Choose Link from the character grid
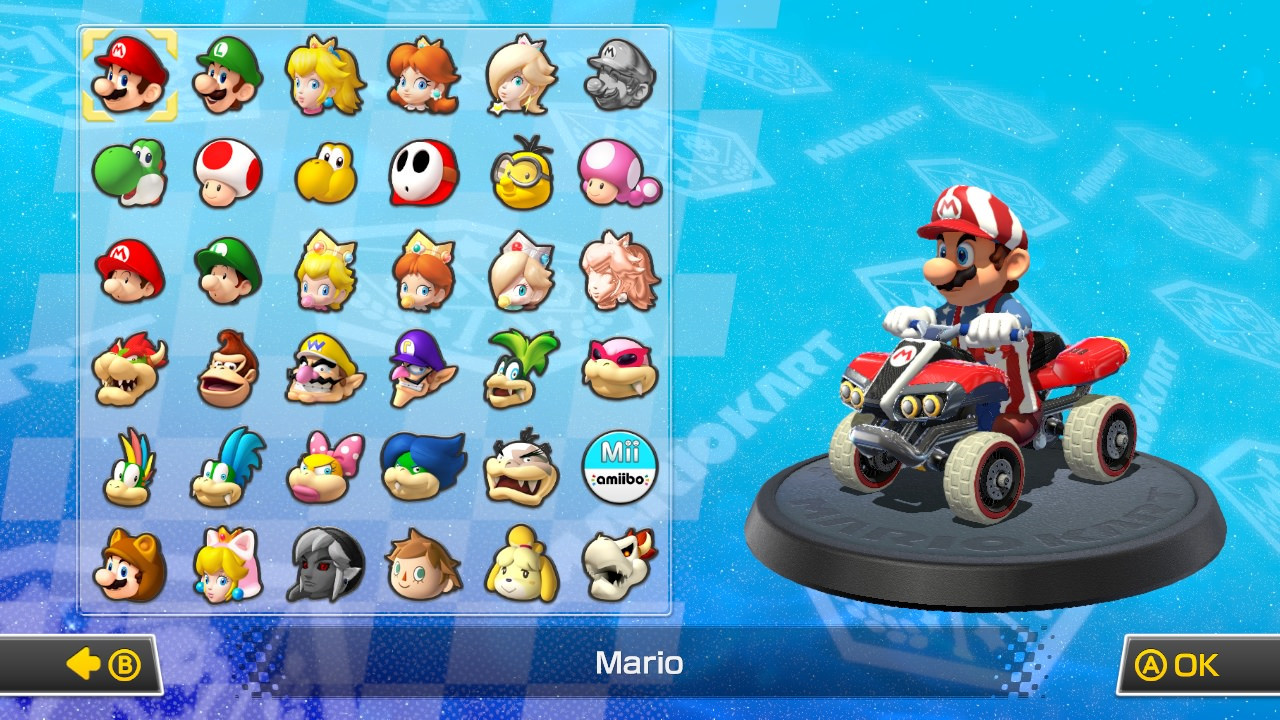1280x720 pixels. 324,565
